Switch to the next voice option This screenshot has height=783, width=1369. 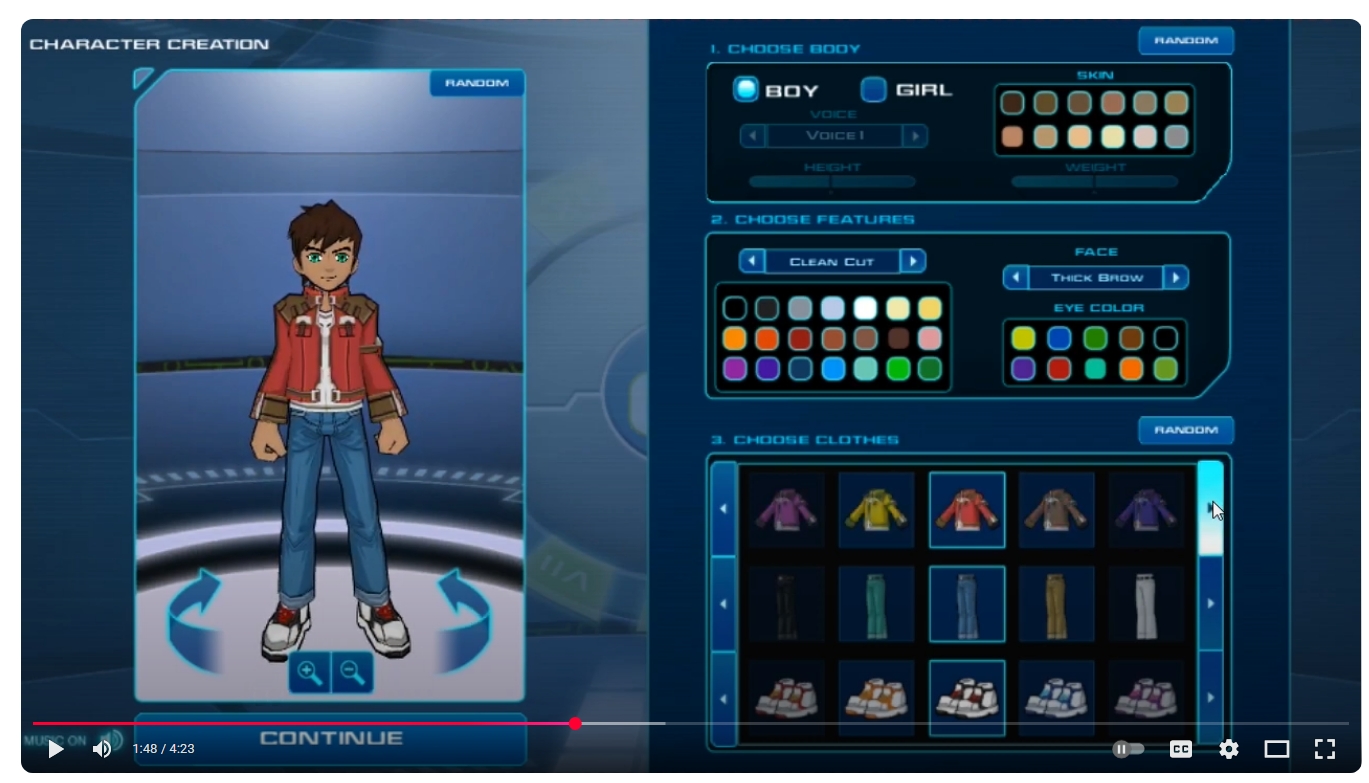click(914, 136)
